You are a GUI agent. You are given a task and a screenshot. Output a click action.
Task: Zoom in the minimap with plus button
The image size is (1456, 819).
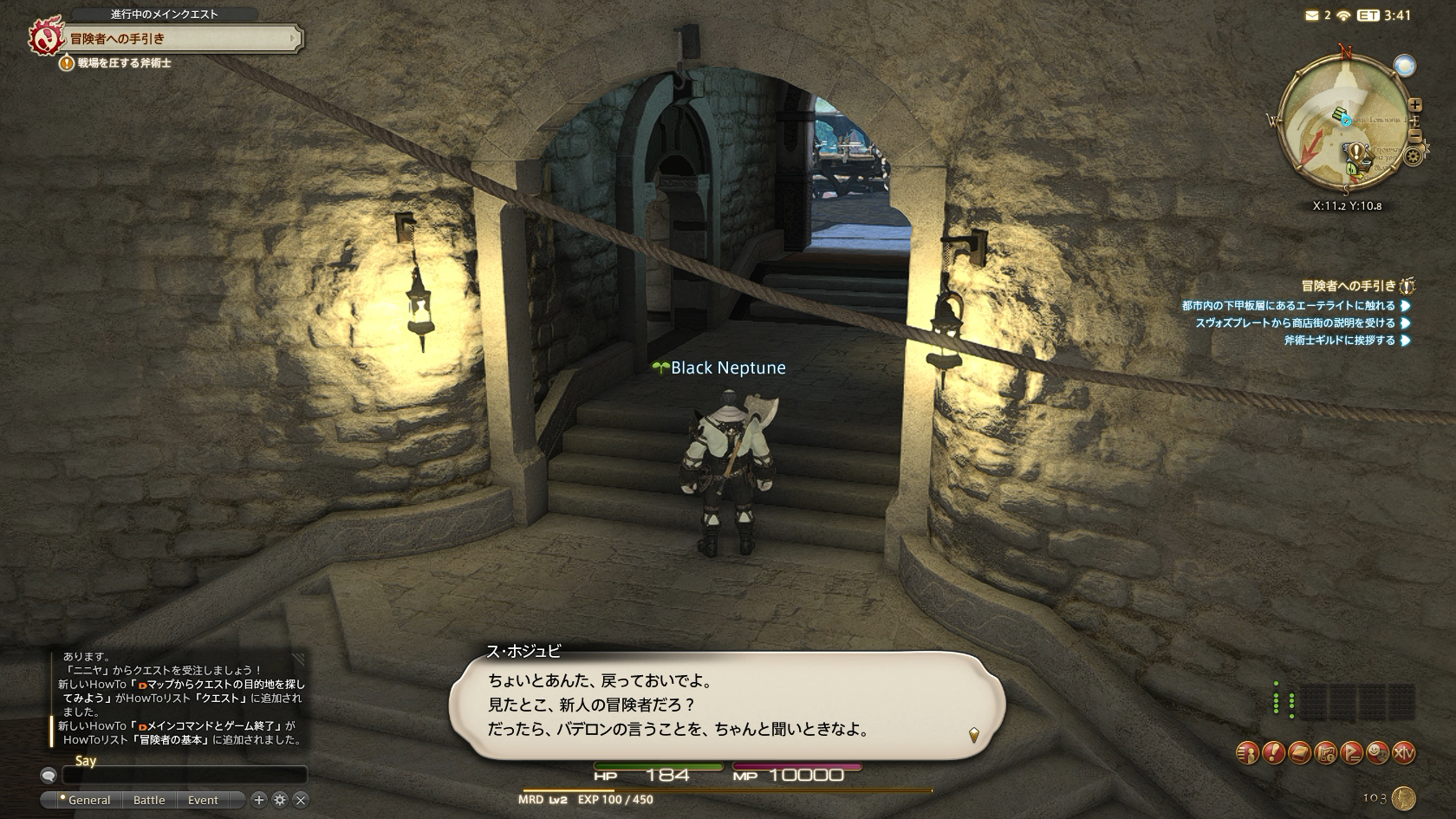pos(1415,105)
